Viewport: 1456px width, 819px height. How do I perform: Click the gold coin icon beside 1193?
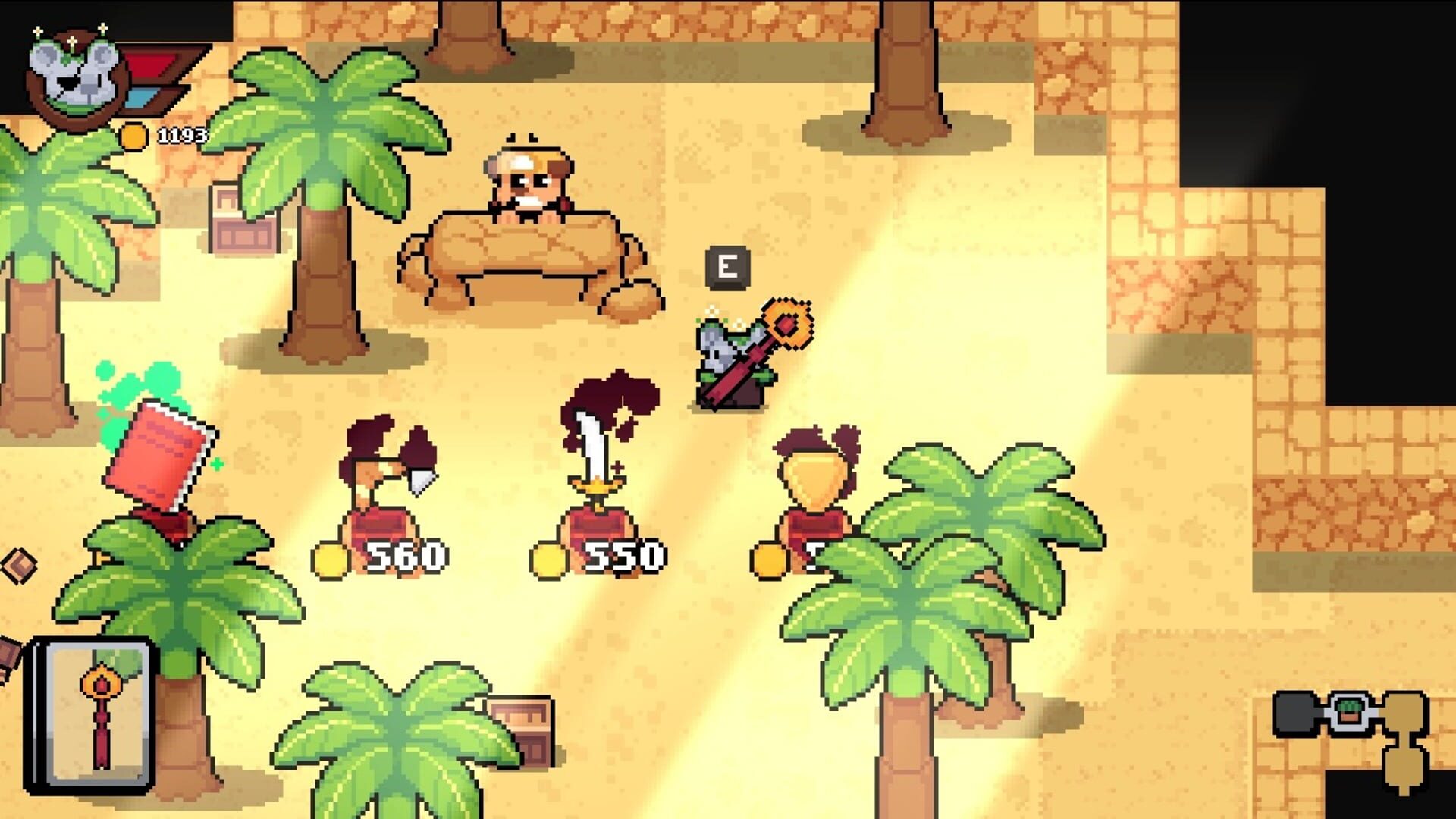point(135,136)
